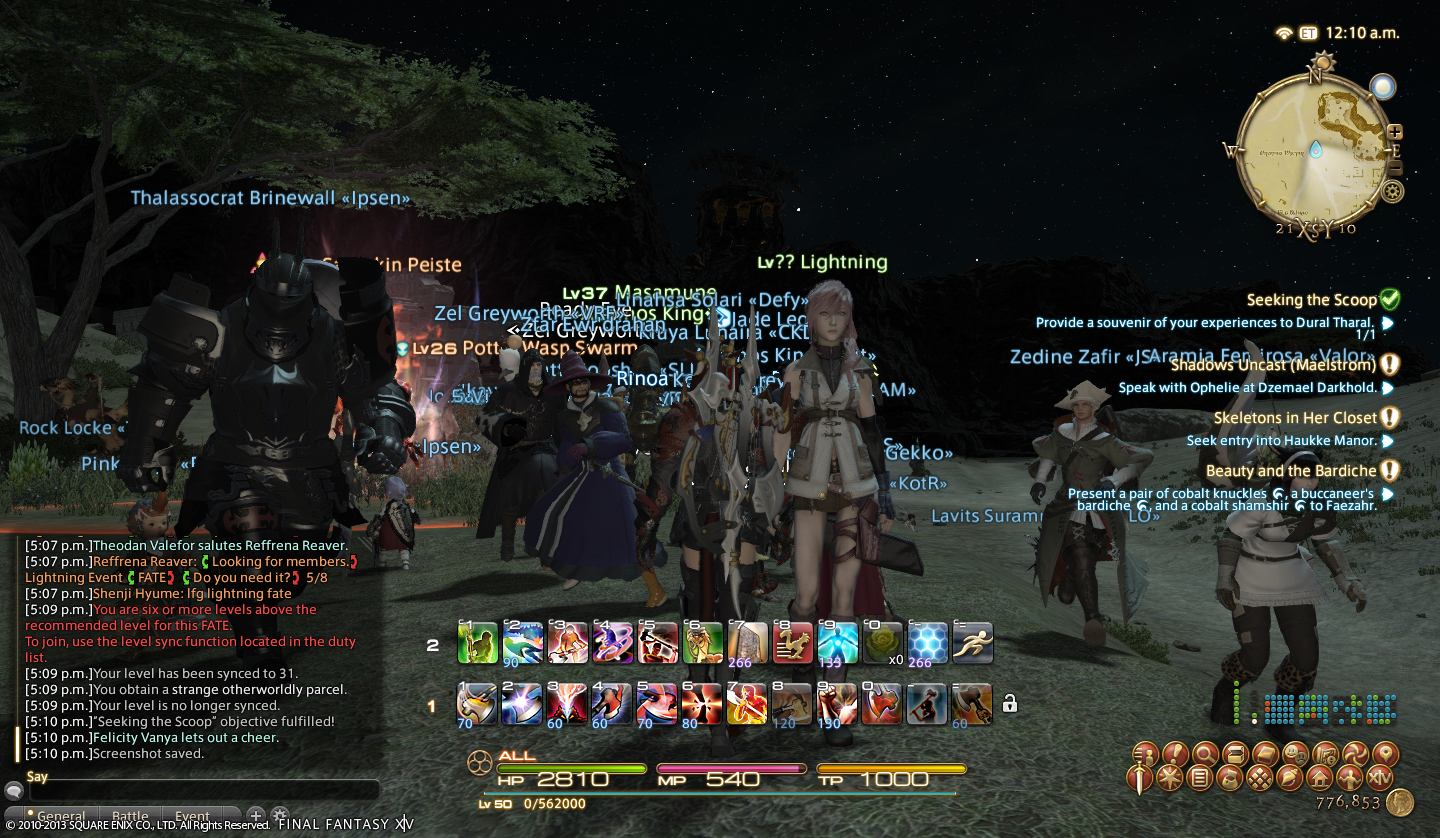The height and width of the screenshot is (838, 1440).
Task: Select the Beauty and the Bardiche quest
Action: point(1291,471)
